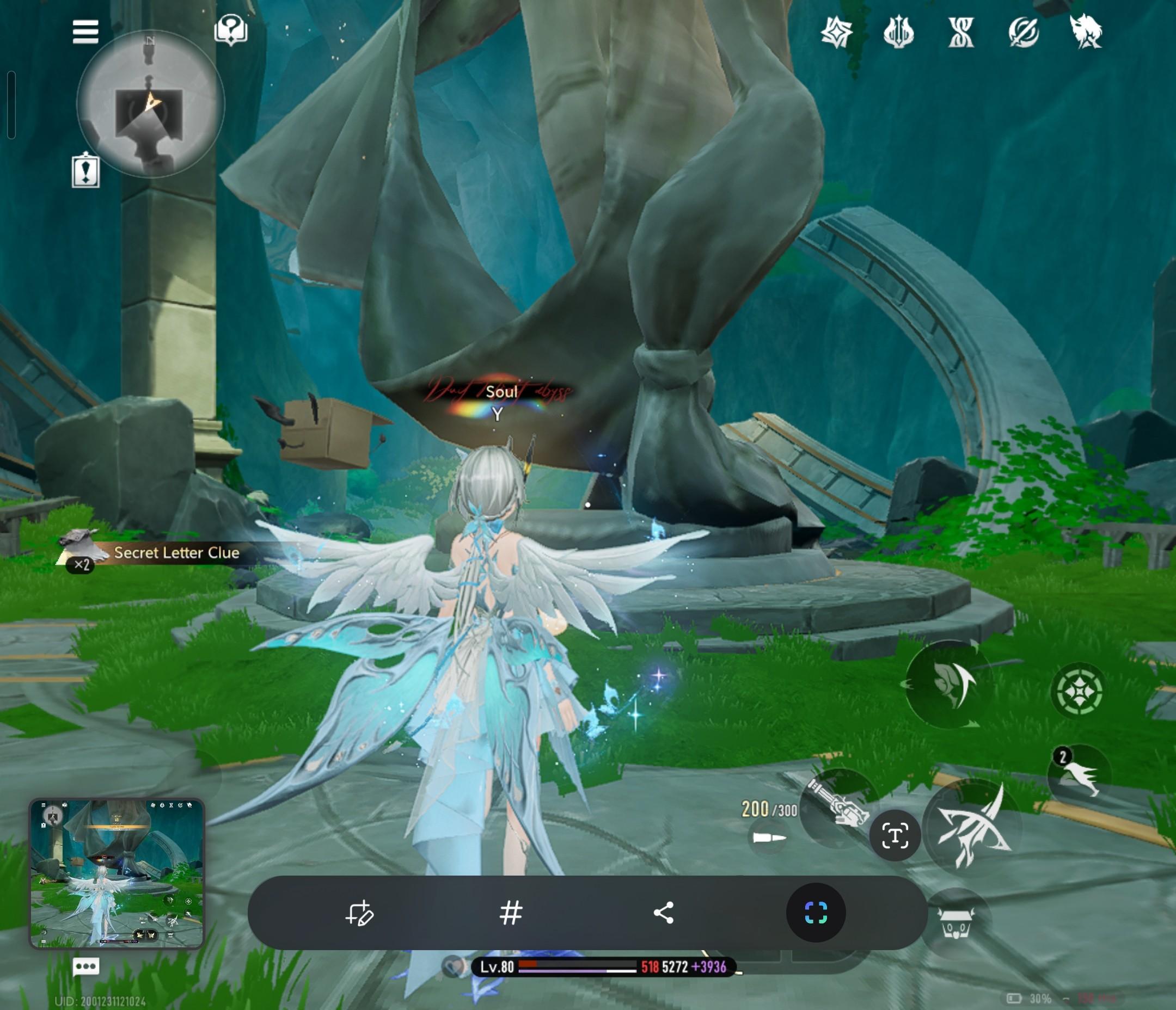Open the wolf head top menu icon
The image size is (1176, 1010).
pyautogui.click(x=1085, y=32)
